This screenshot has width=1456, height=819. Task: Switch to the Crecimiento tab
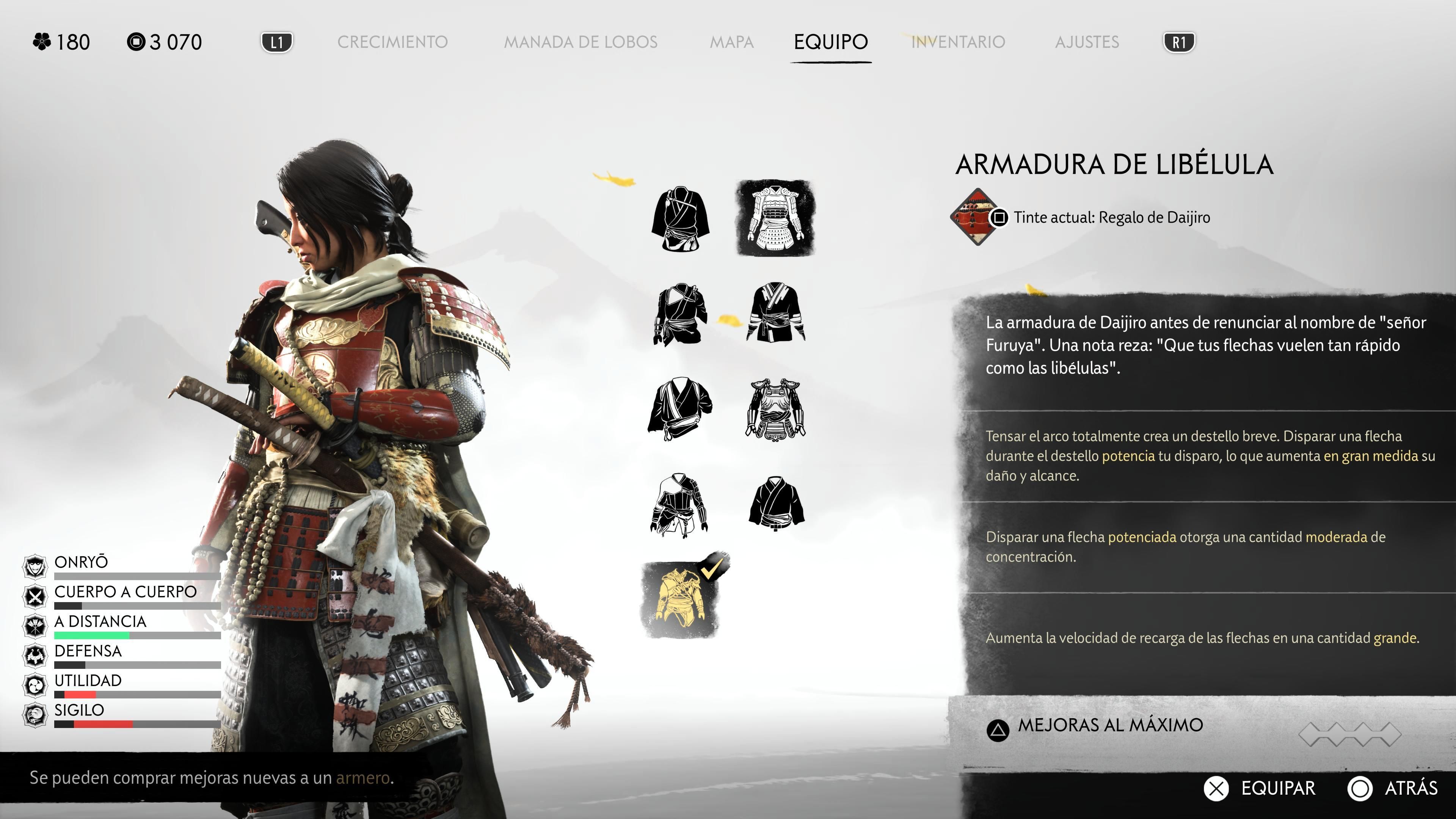pyautogui.click(x=392, y=42)
